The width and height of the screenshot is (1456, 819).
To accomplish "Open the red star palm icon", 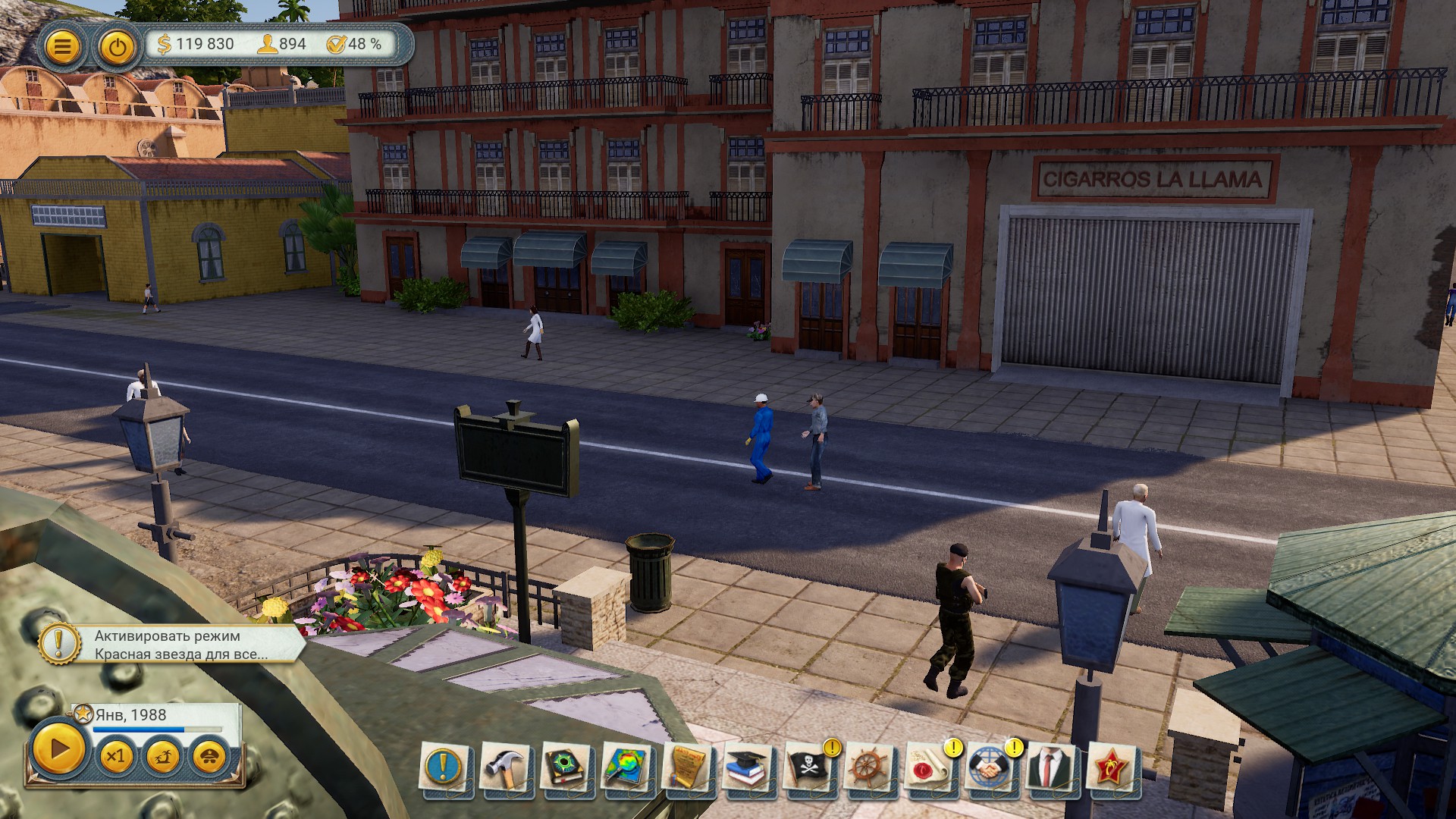I will point(1112,768).
